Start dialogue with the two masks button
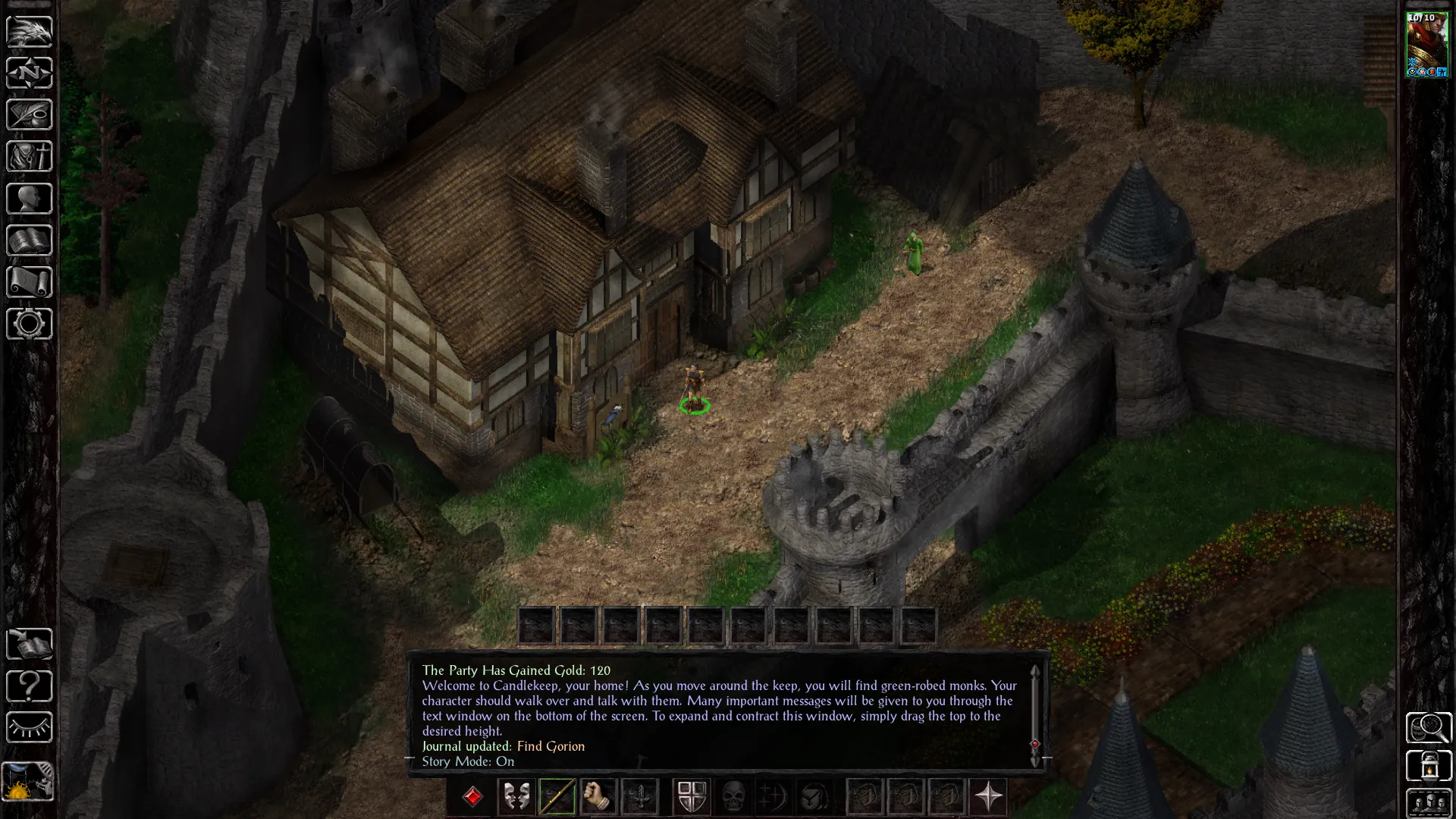Image resolution: width=1456 pixels, height=819 pixels. 516,796
